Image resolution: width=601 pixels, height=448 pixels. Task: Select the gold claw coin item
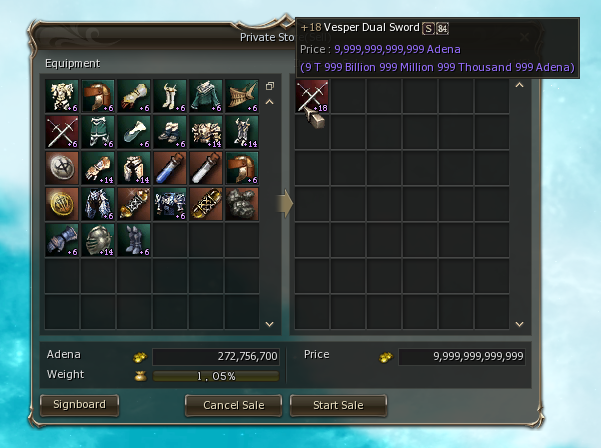[x=62, y=204]
